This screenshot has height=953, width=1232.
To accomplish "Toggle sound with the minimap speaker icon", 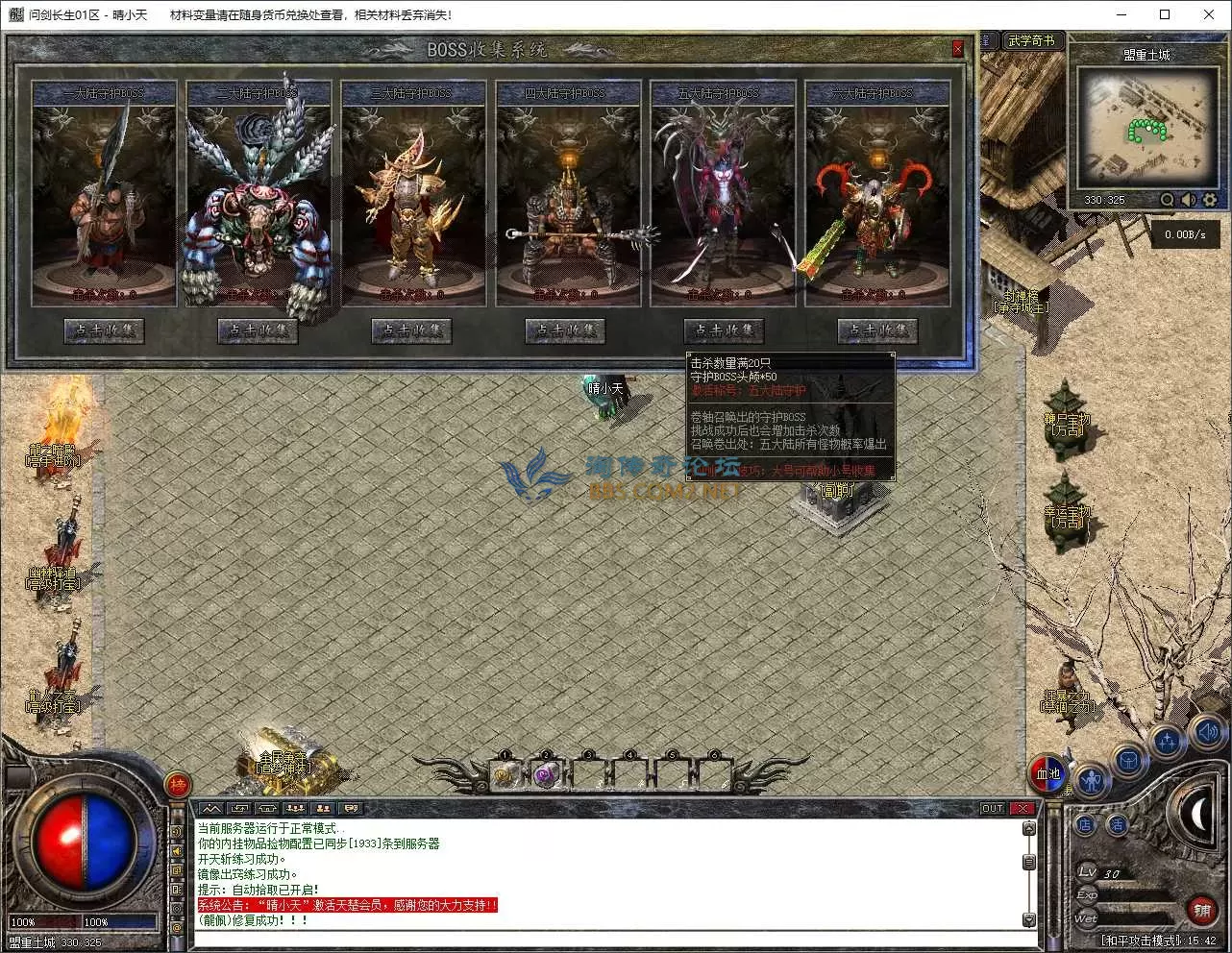I will [1189, 200].
